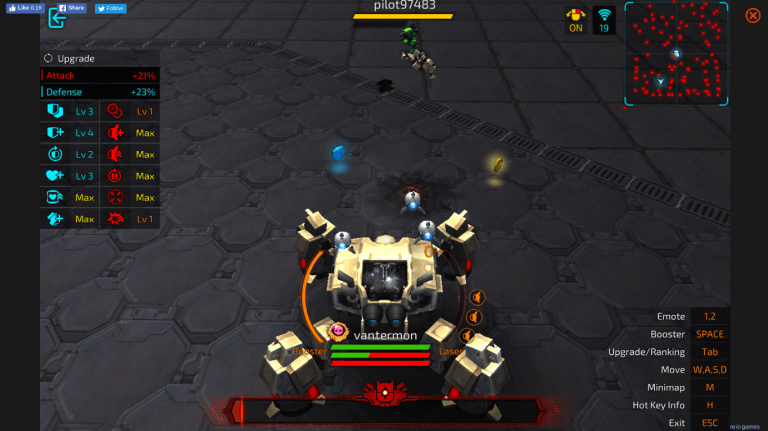
Task: Open the minimap with red dots
Action: [x=676, y=53]
